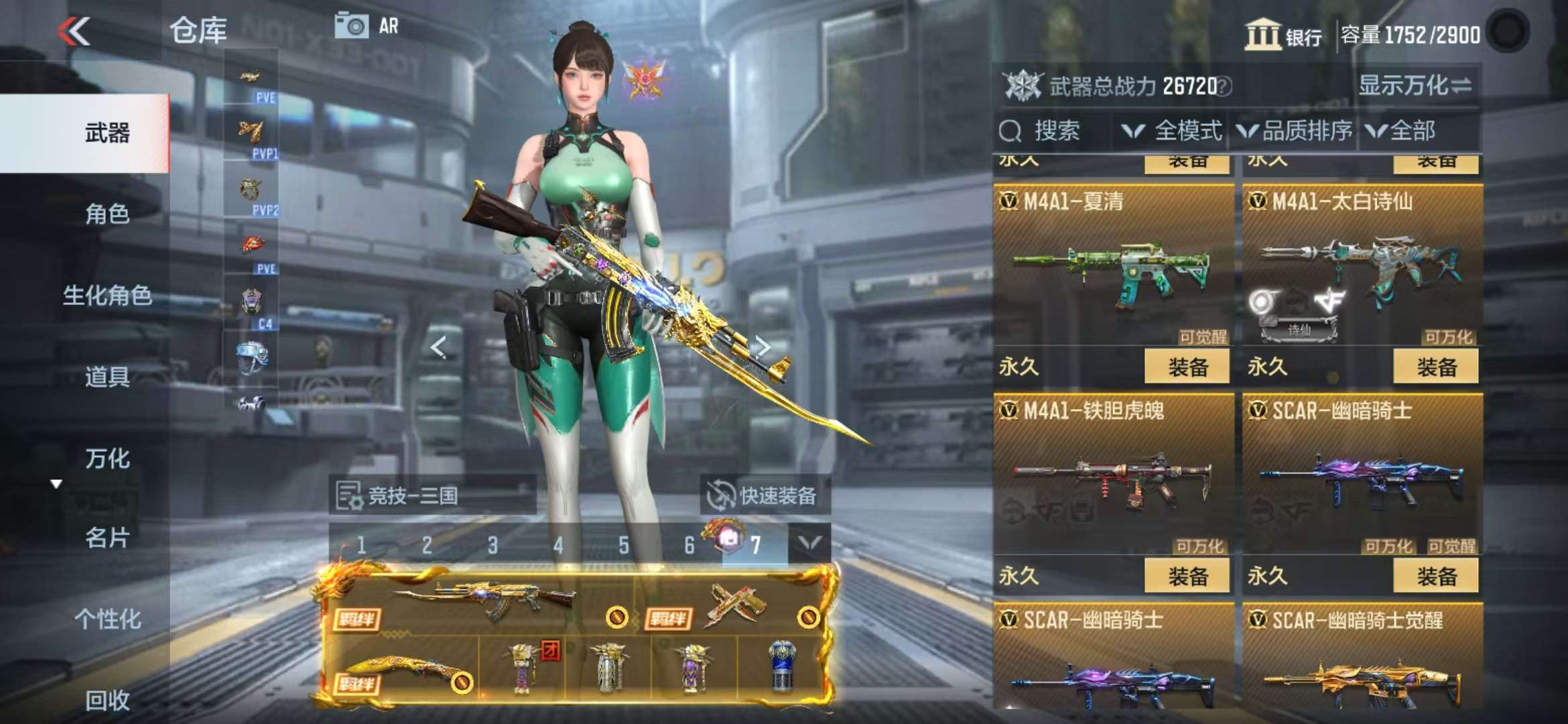Open the 道具 items tab
The width and height of the screenshot is (1568, 724).
pos(107,377)
